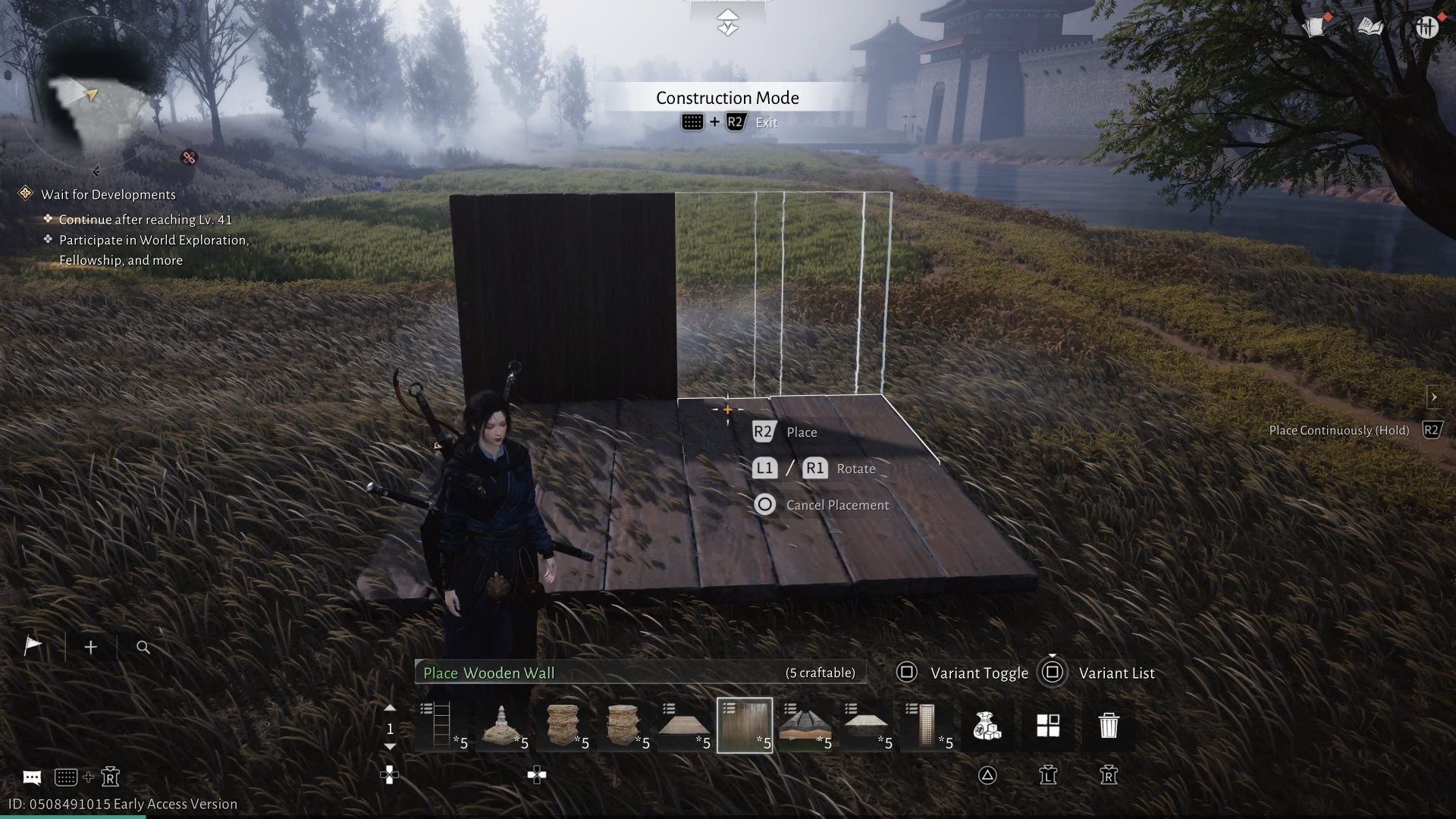
Task: Click the magnifying glass search icon
Action: [143, 647]
